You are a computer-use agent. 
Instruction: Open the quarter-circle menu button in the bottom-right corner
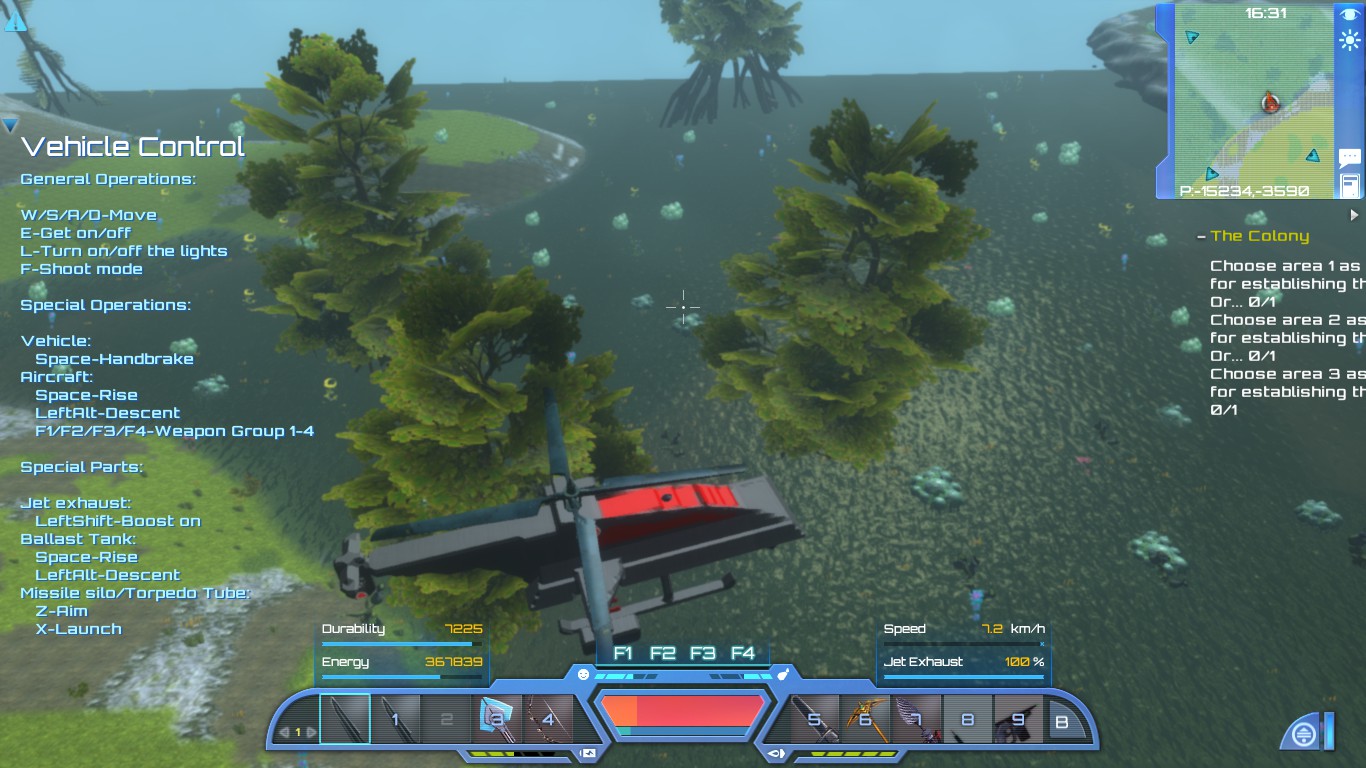pos(1305,732)
